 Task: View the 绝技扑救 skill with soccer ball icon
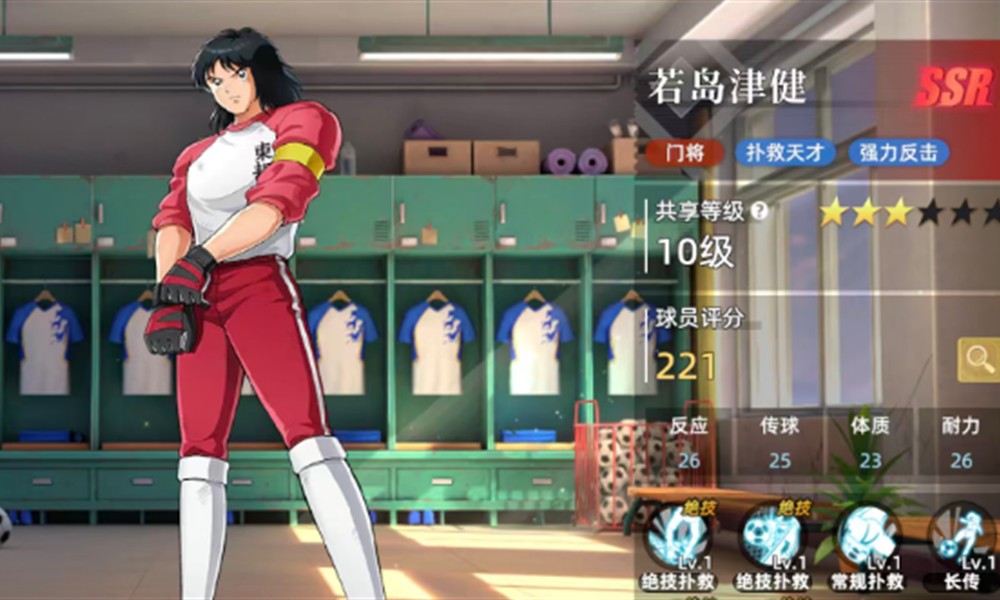point(771,538)
